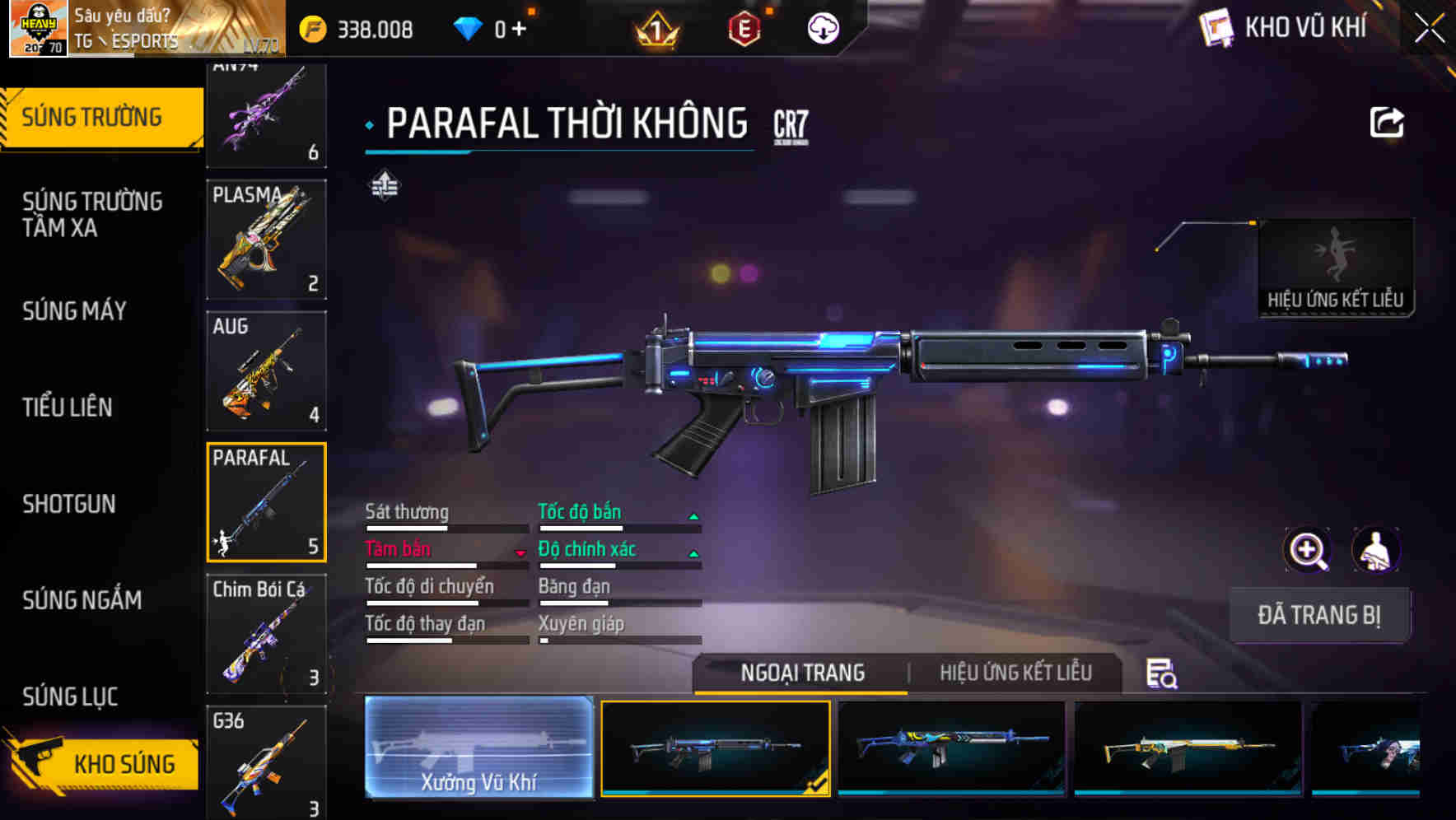This screenshot has height=820, width=1456.
Task: Open Xưởng Vũ Khí
Action: click(478, 748)
